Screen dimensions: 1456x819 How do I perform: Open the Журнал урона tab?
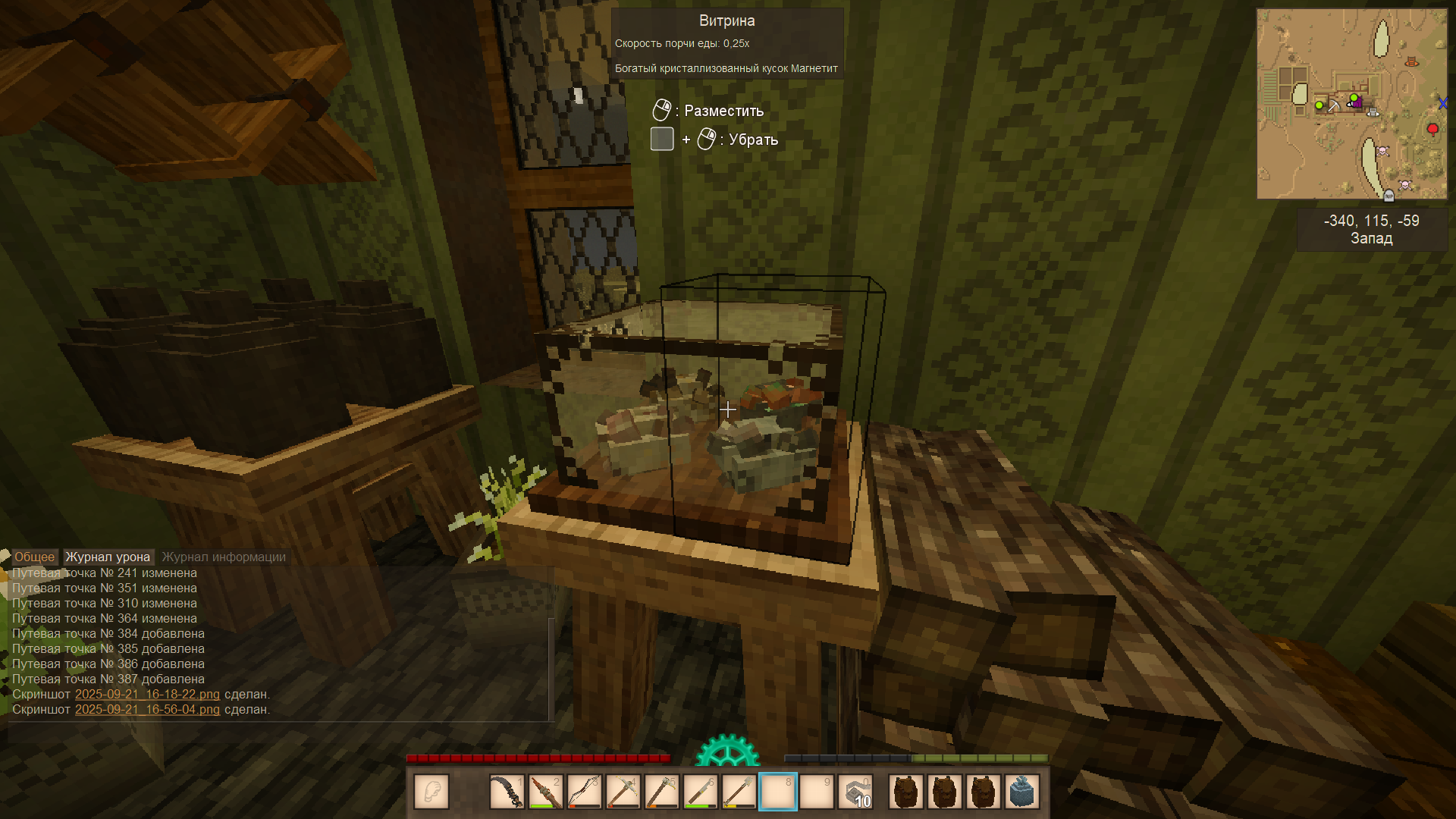tap(108, 557)
